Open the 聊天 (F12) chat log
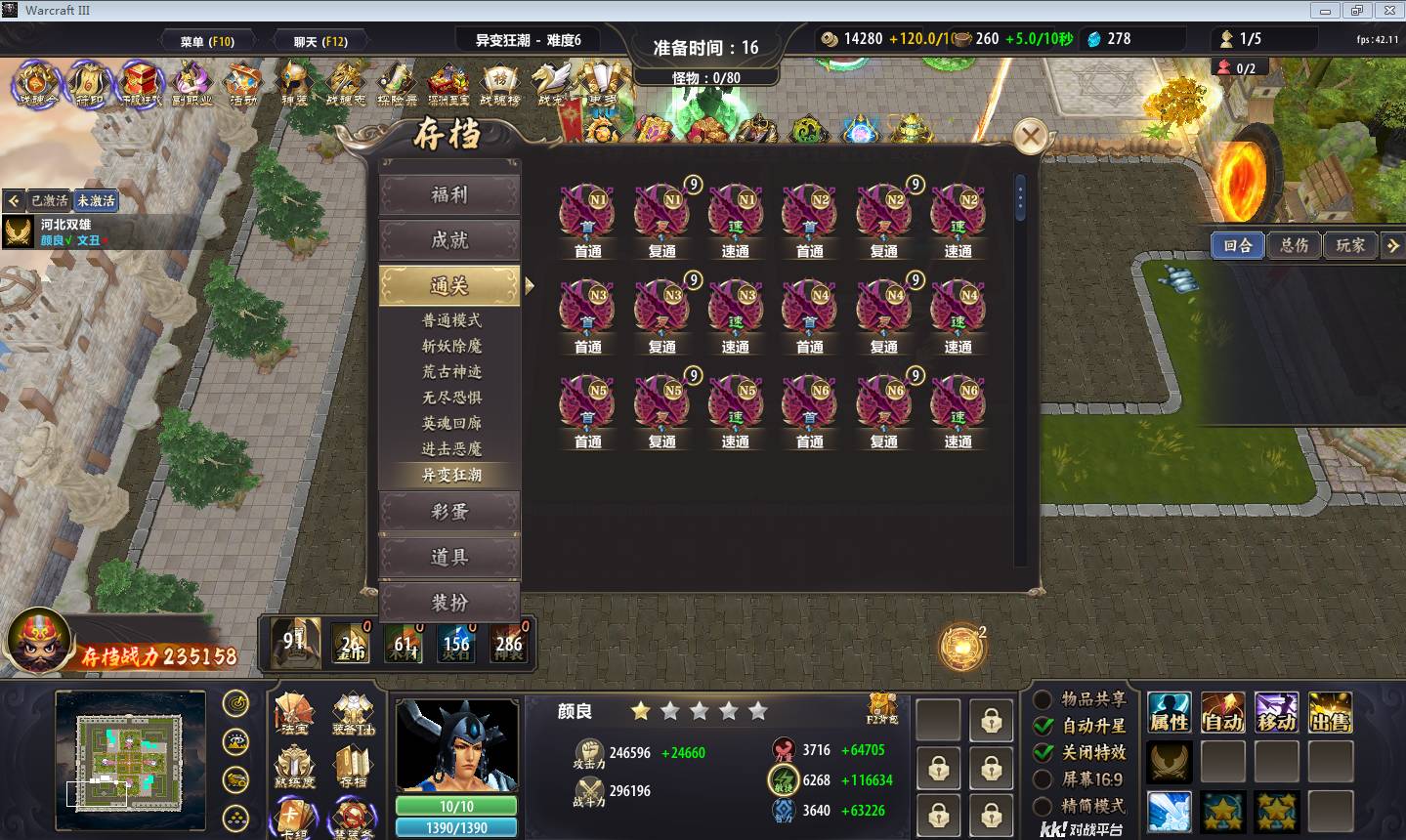This screenshot has width=1406, height=840. tap(320, 41)
